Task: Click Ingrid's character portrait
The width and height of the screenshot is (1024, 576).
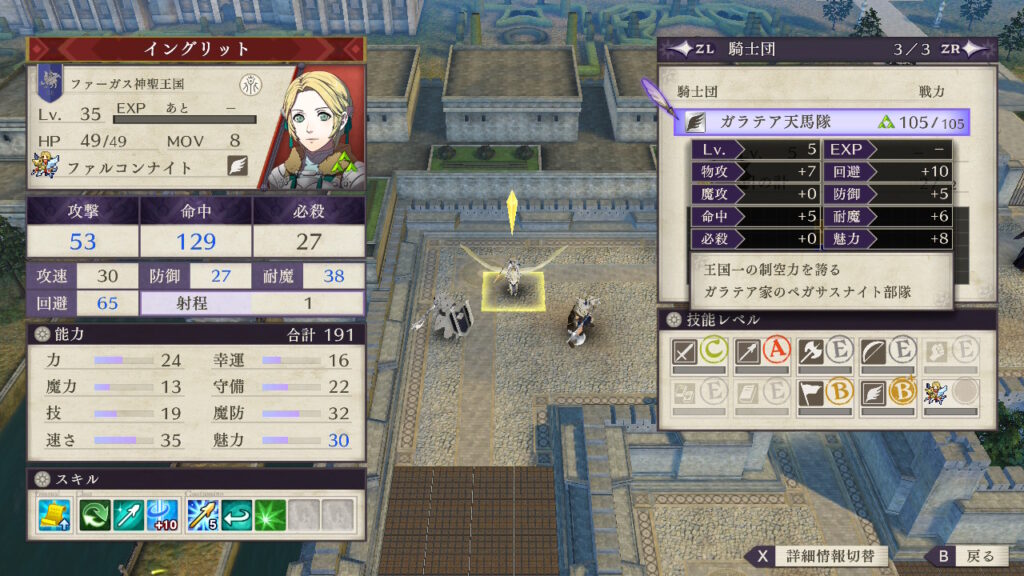Action: click(312, 130)
